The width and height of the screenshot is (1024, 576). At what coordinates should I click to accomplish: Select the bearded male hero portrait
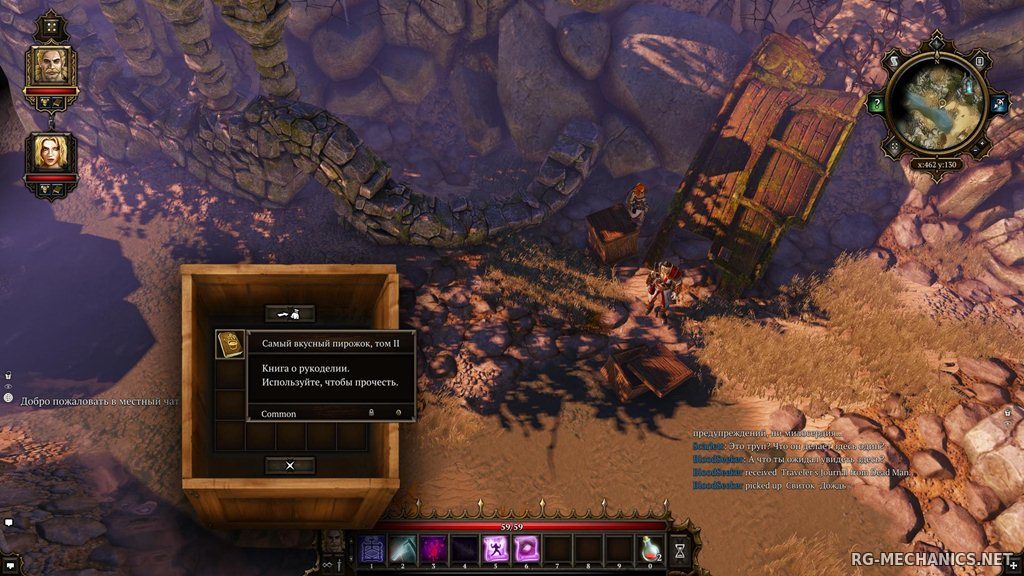pyautogui.click(x=51, y=66)
